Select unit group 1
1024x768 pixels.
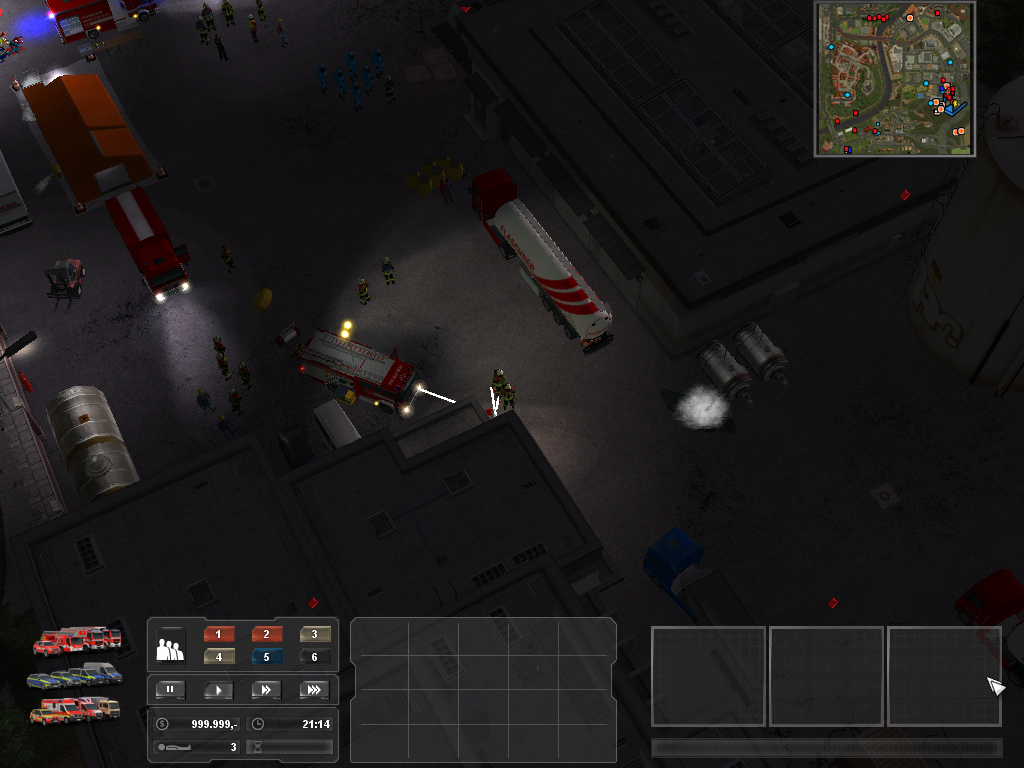219,634
